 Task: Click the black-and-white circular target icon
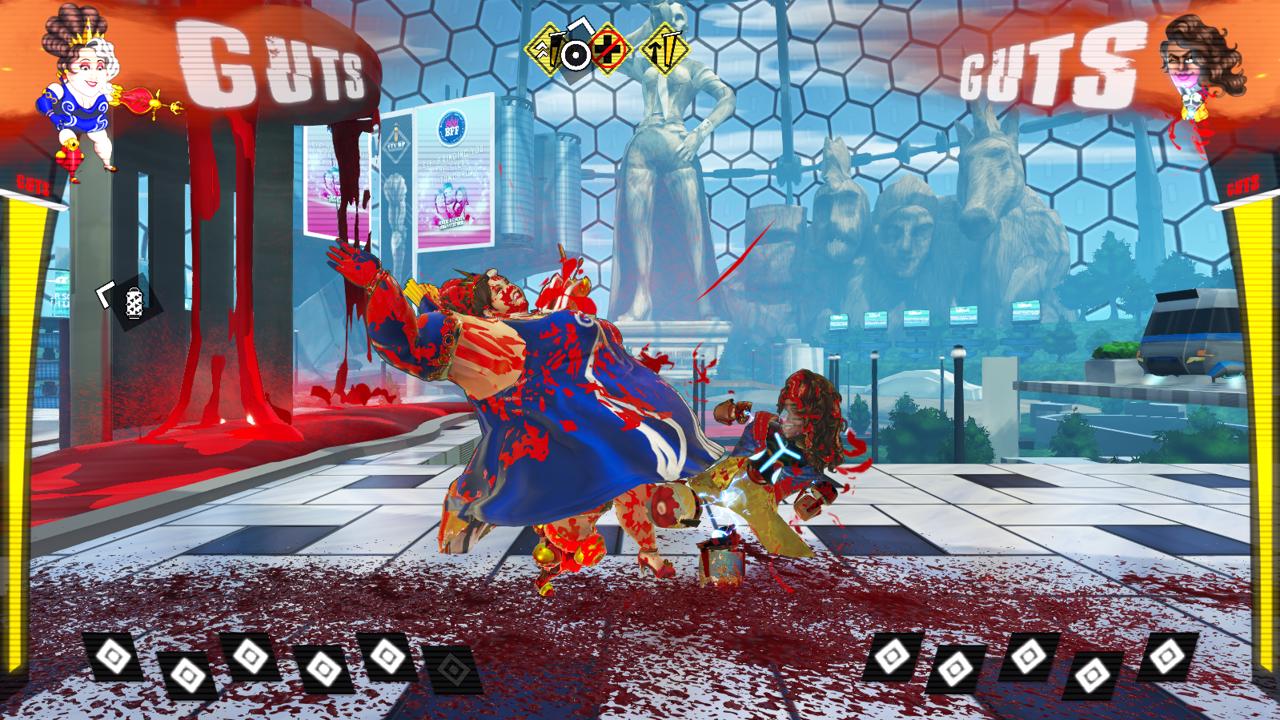[x=575, y=54]
